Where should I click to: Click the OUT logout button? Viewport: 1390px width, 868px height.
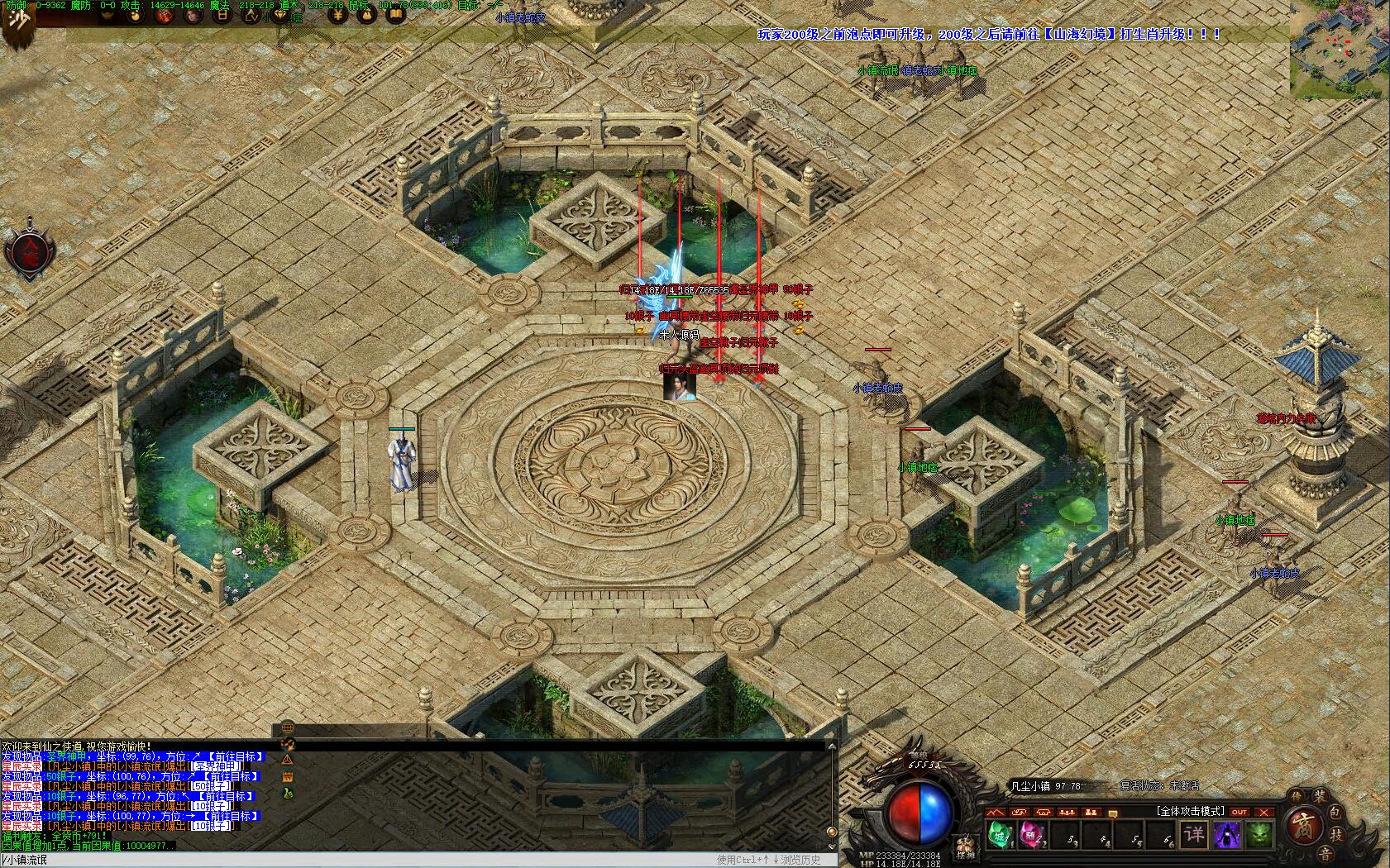pyautogui.click(x=1239, y=812)
